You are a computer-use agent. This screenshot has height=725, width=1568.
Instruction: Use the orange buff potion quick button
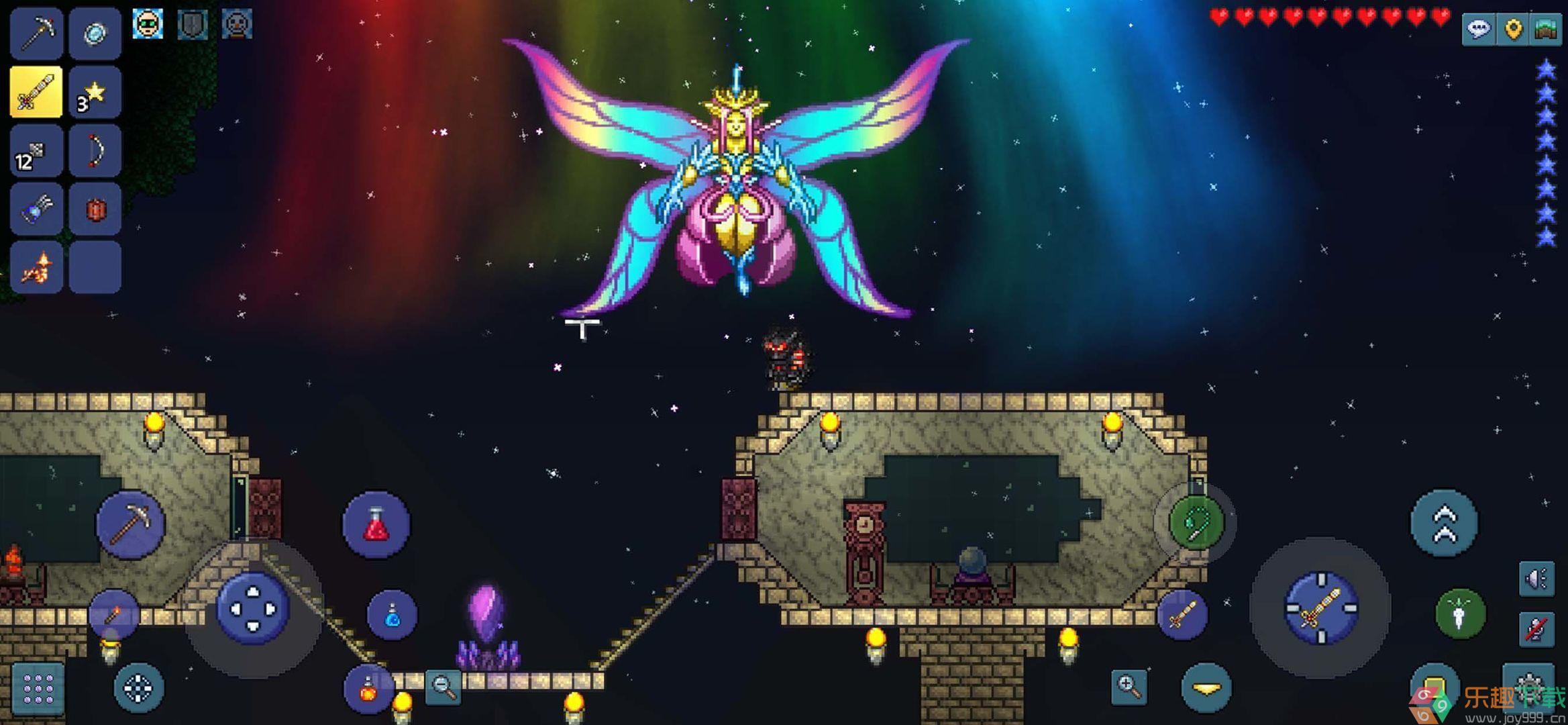click(368, 688)
